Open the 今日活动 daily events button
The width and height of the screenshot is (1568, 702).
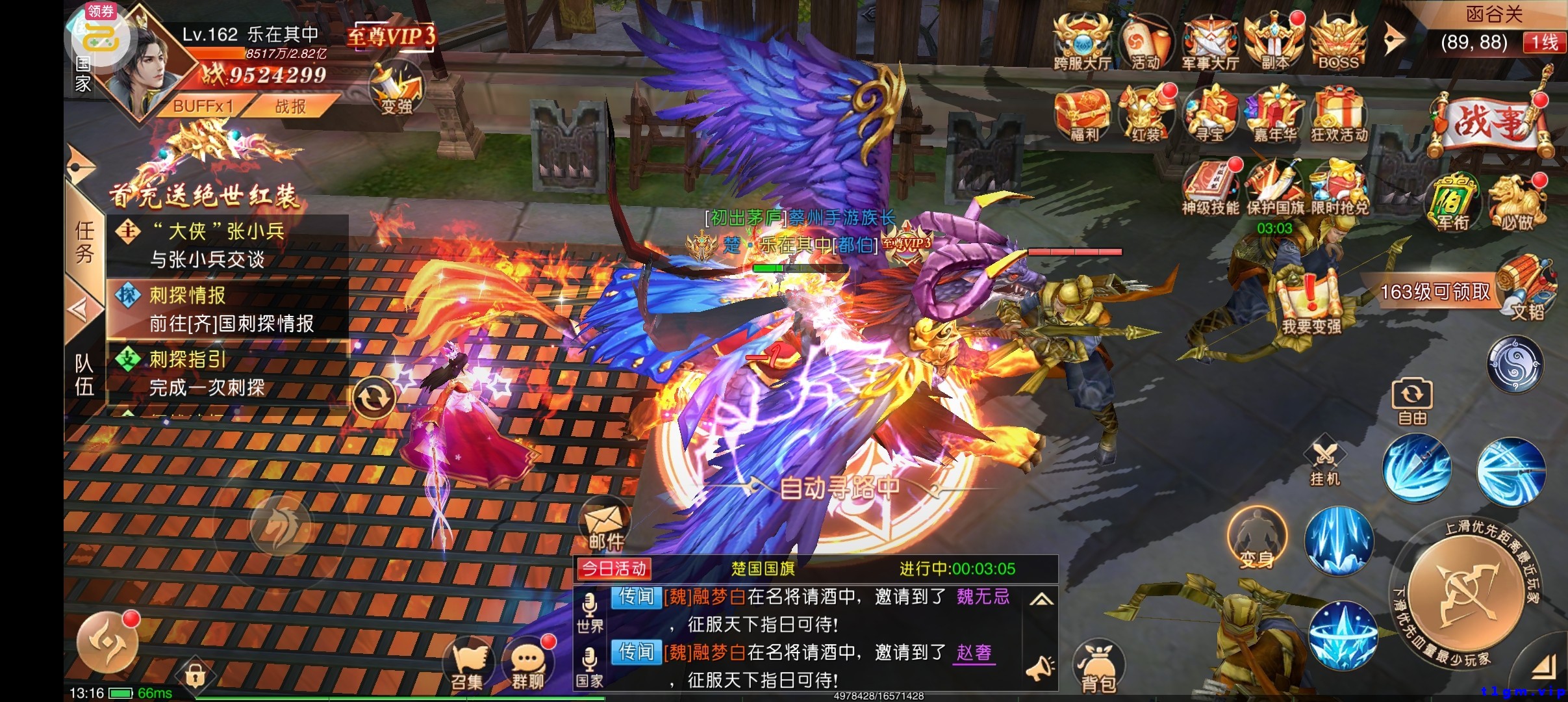click(x=614, y=569)
